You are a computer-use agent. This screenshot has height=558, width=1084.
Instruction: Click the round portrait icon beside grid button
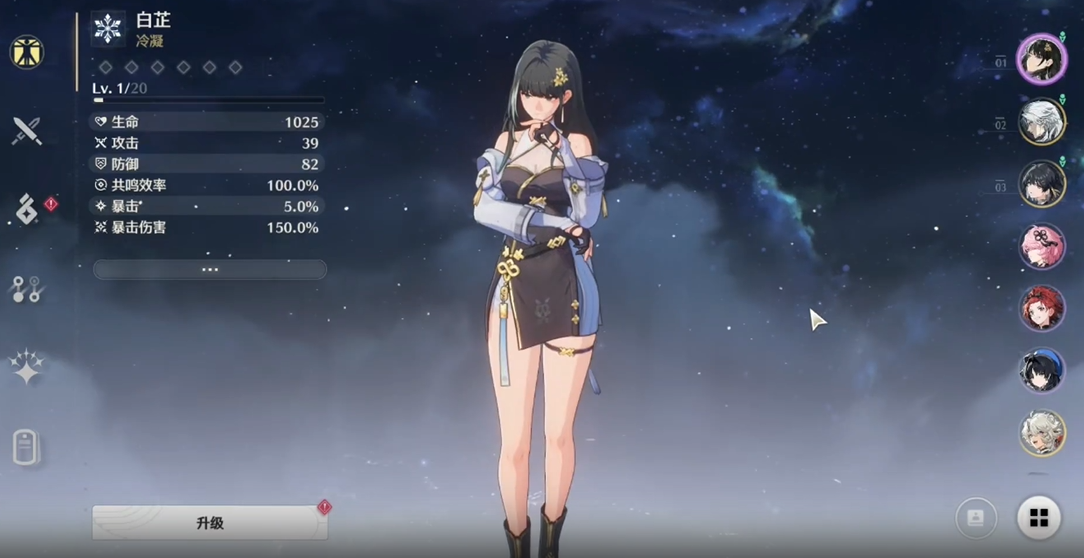click(x=976, y=518)
